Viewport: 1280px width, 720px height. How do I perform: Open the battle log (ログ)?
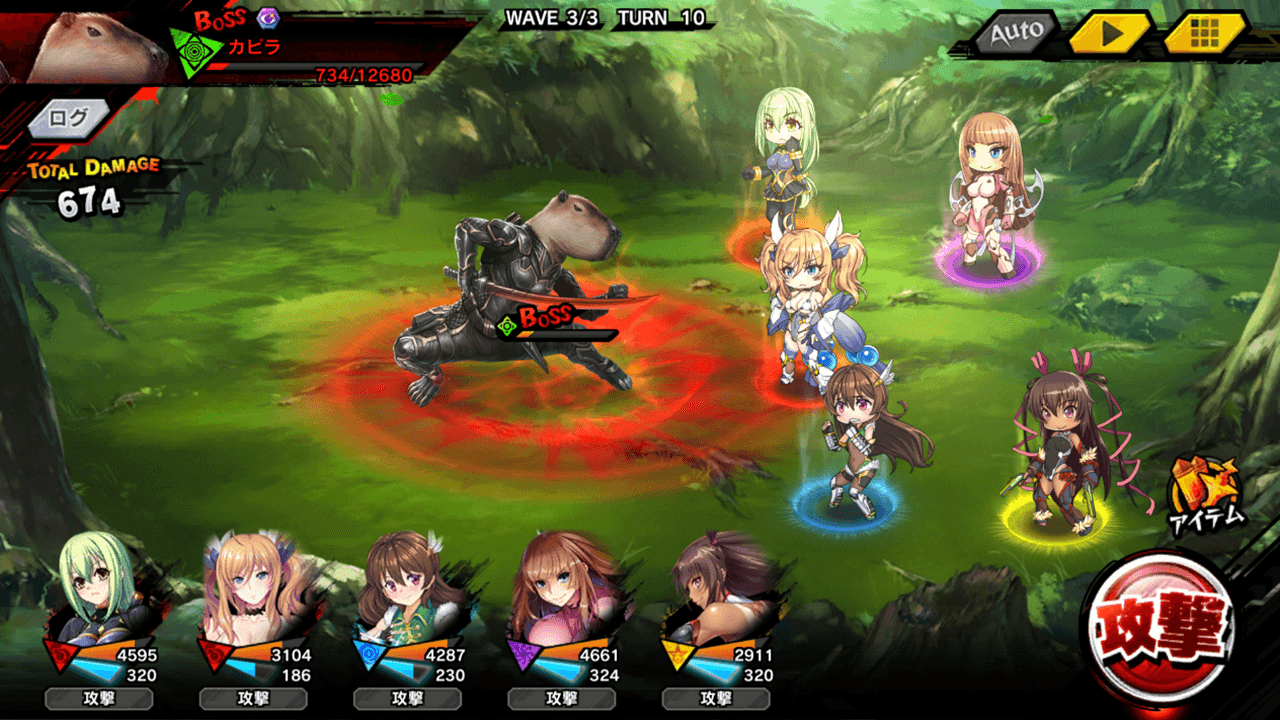[x=68, y=118]
